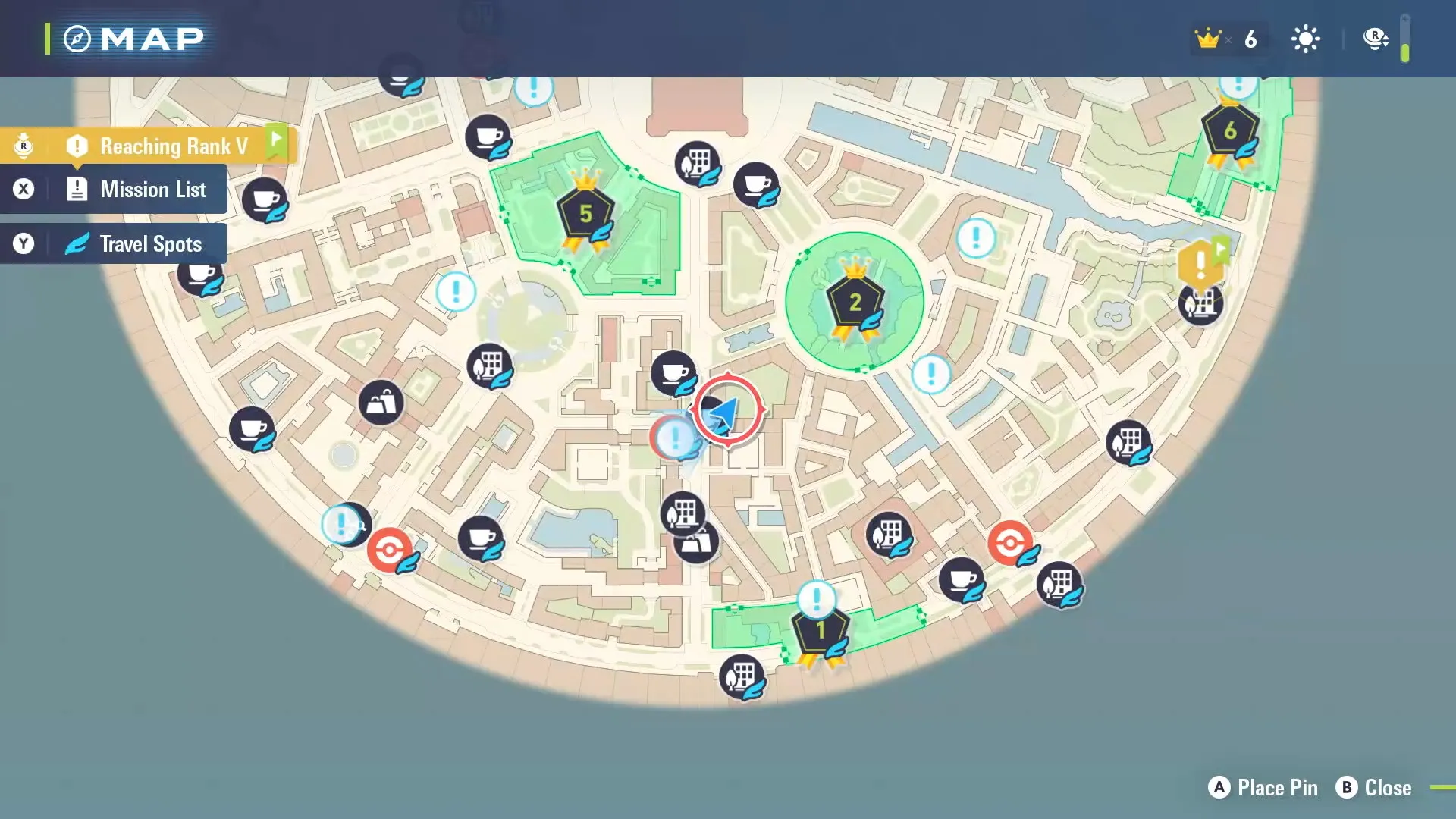Select the building travel spot icon near zone 5

[x=698, y=163]
